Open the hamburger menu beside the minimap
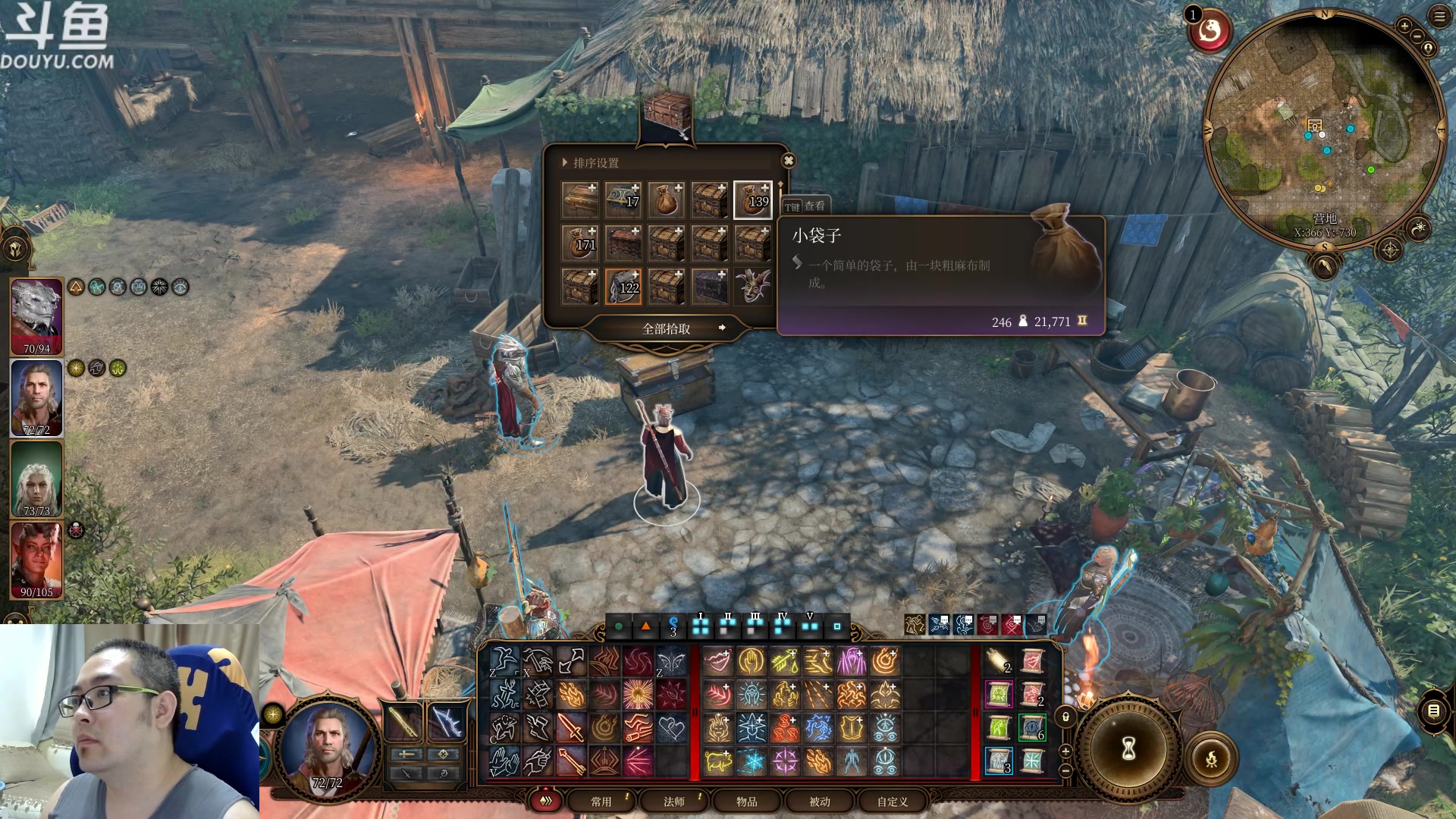Screen dimensions: 1456x819 1439,17
